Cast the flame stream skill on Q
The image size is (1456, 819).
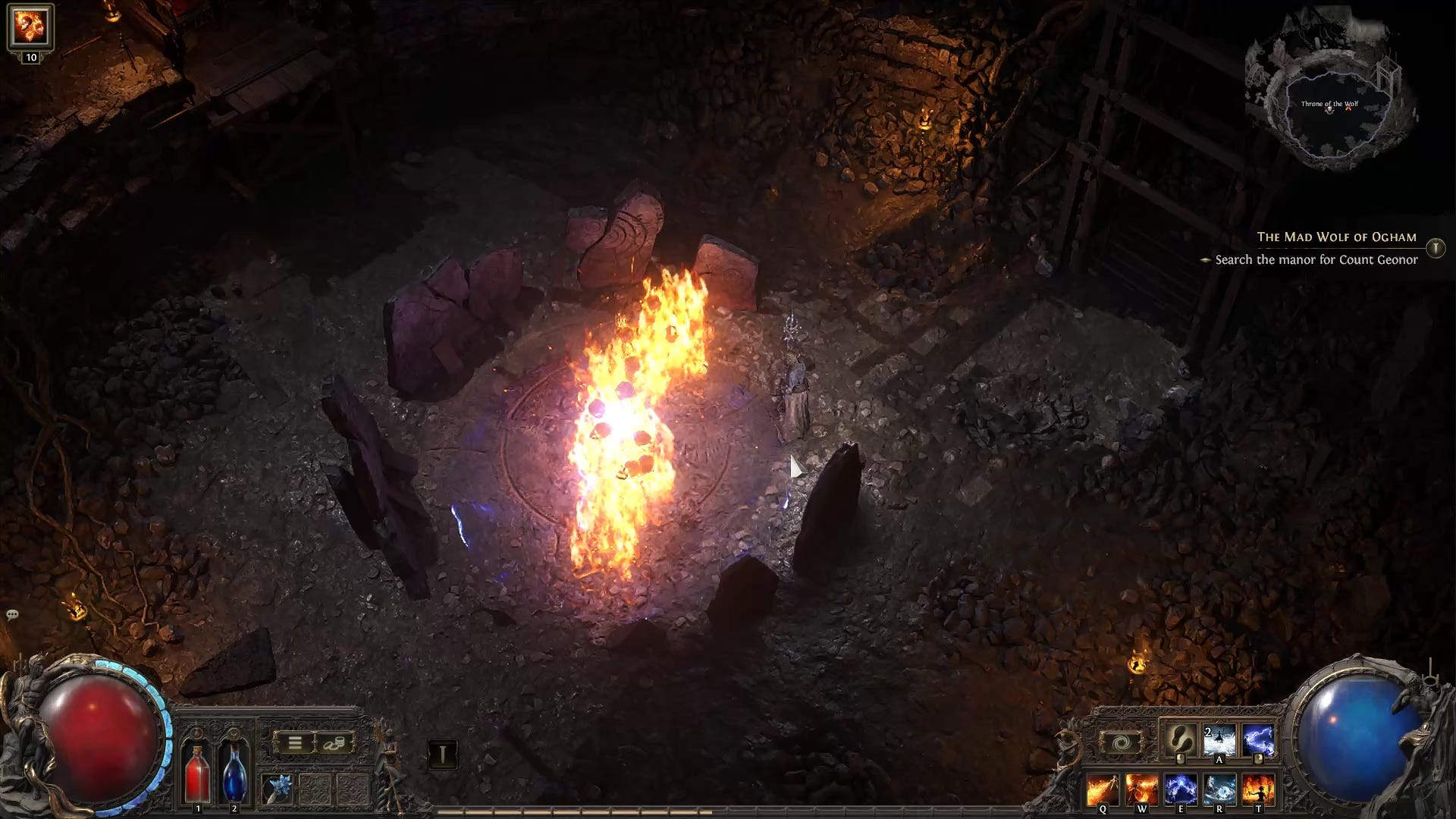click(x=1102, y=790)
